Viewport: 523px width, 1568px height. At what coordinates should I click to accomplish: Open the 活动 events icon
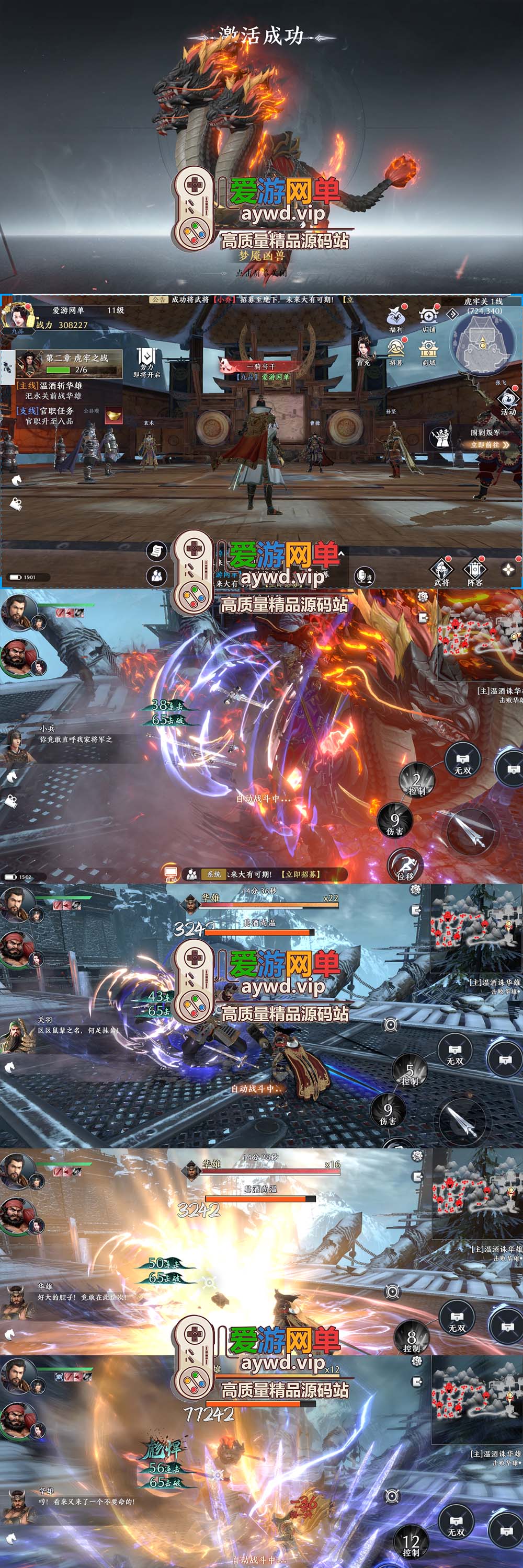coord(507,402)
